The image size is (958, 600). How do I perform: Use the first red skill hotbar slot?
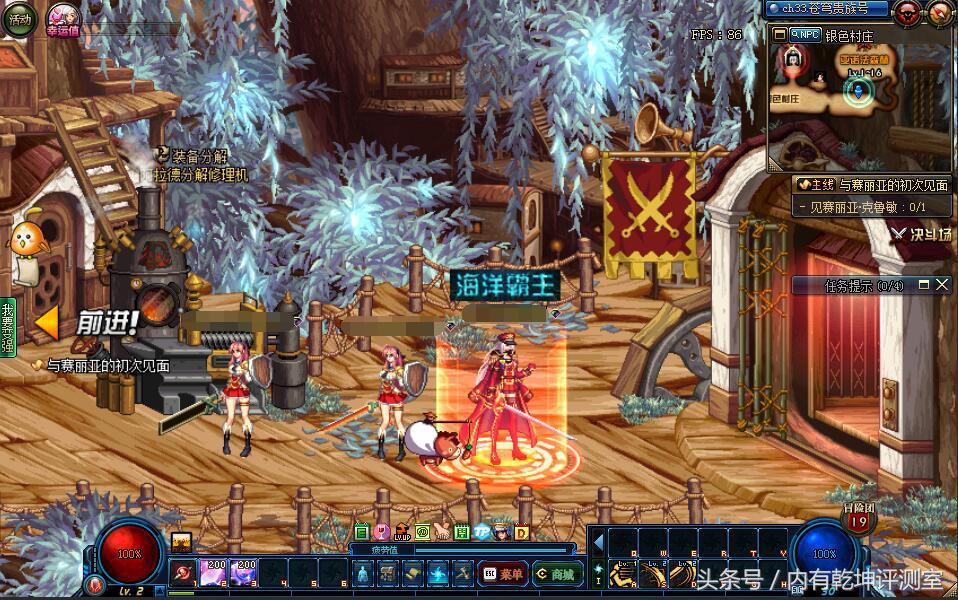(184, 573)
